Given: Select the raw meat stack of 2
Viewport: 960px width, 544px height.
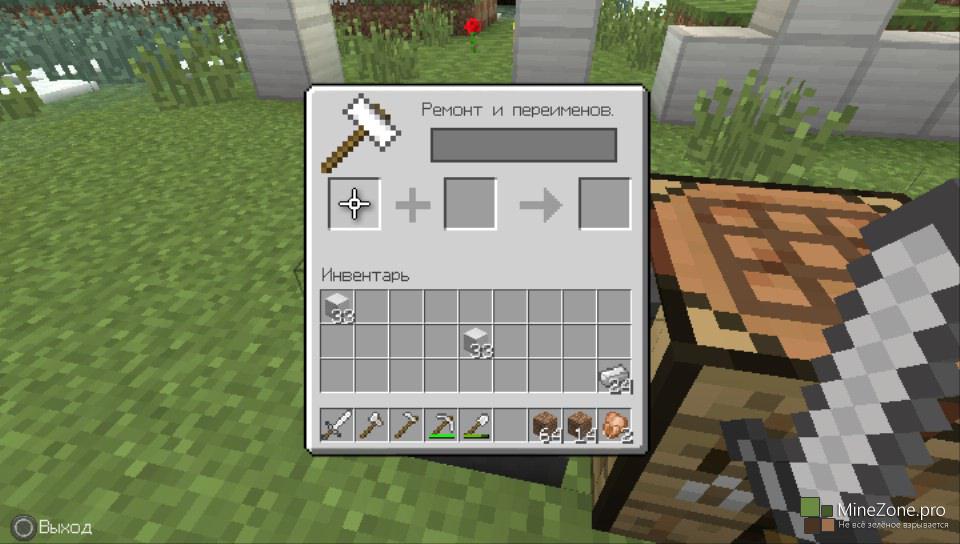Looking at the screenshot, I should point(615,427).
